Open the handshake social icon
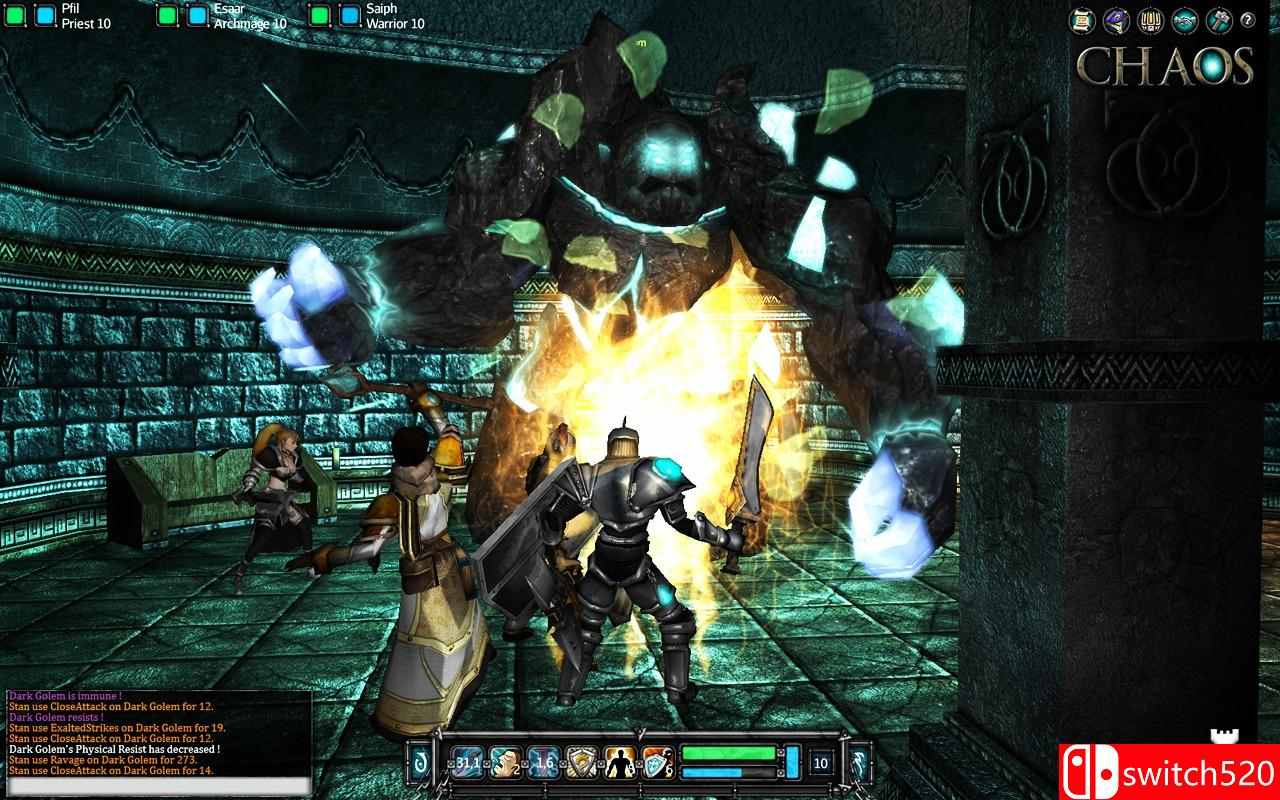 point(1185,20)
